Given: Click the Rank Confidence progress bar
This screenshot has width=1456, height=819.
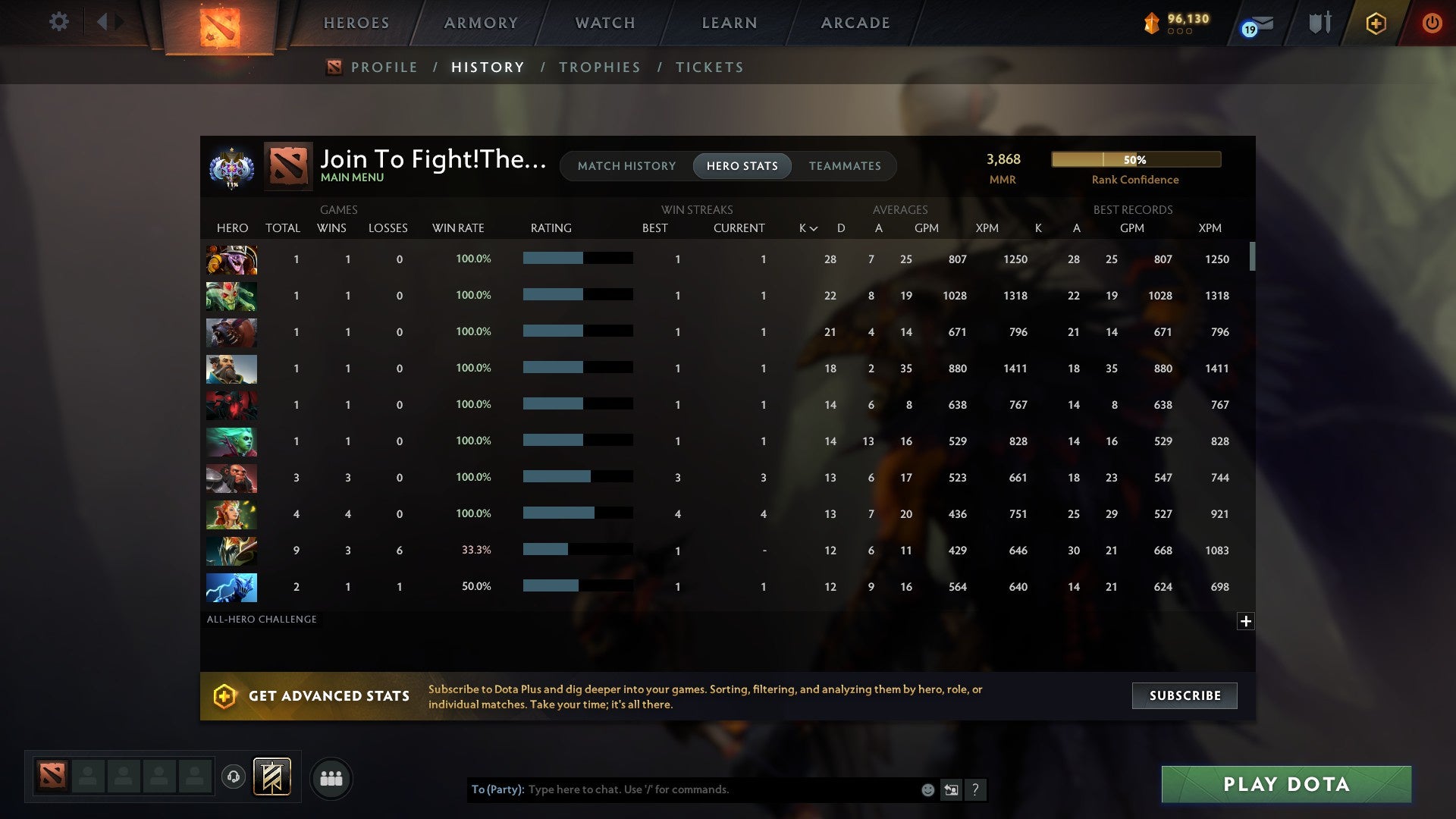Looking at the screenshot, I should click(1135, 159).
